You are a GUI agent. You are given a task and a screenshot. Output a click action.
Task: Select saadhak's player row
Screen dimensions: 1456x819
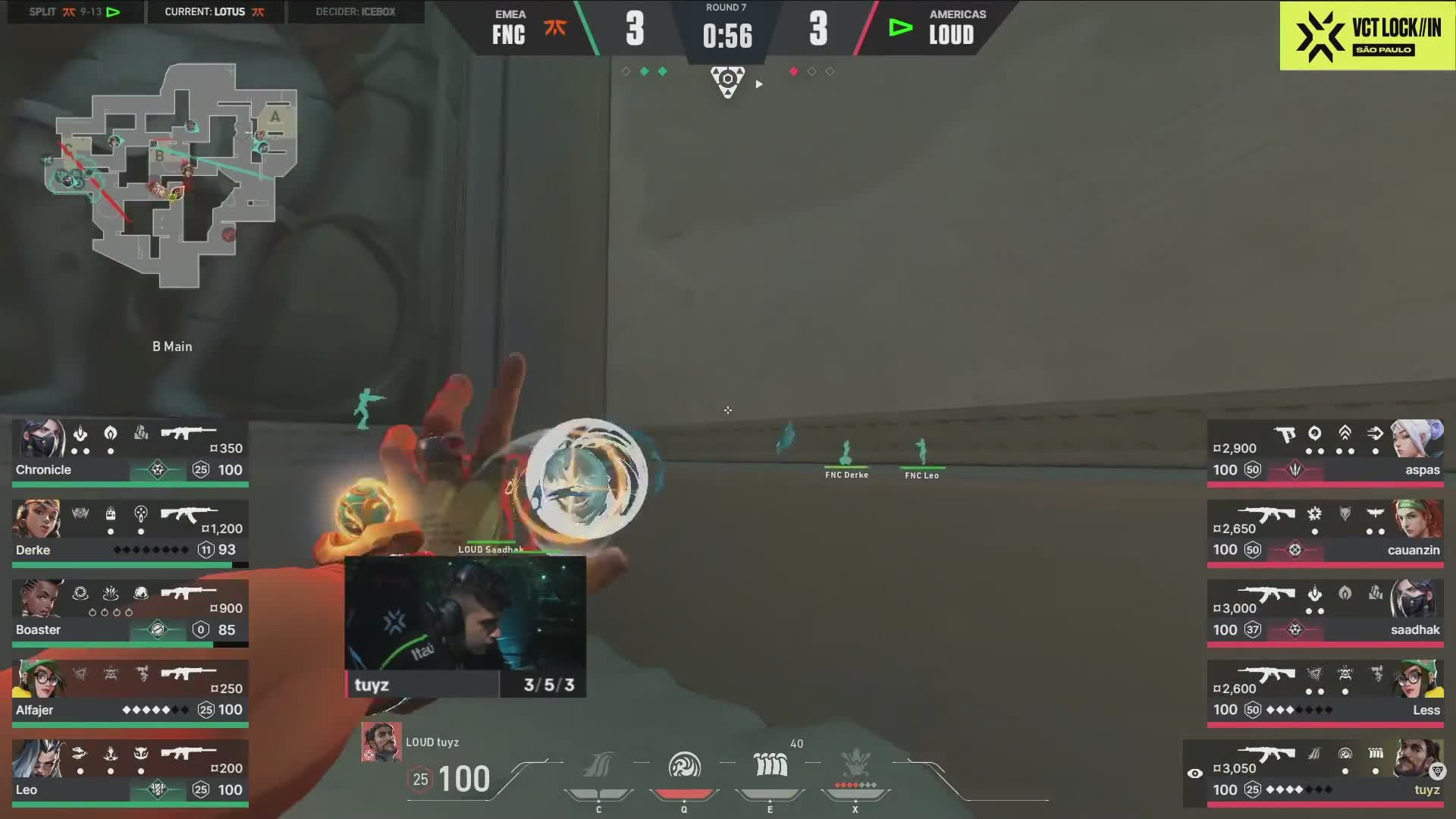[1326, 613]
